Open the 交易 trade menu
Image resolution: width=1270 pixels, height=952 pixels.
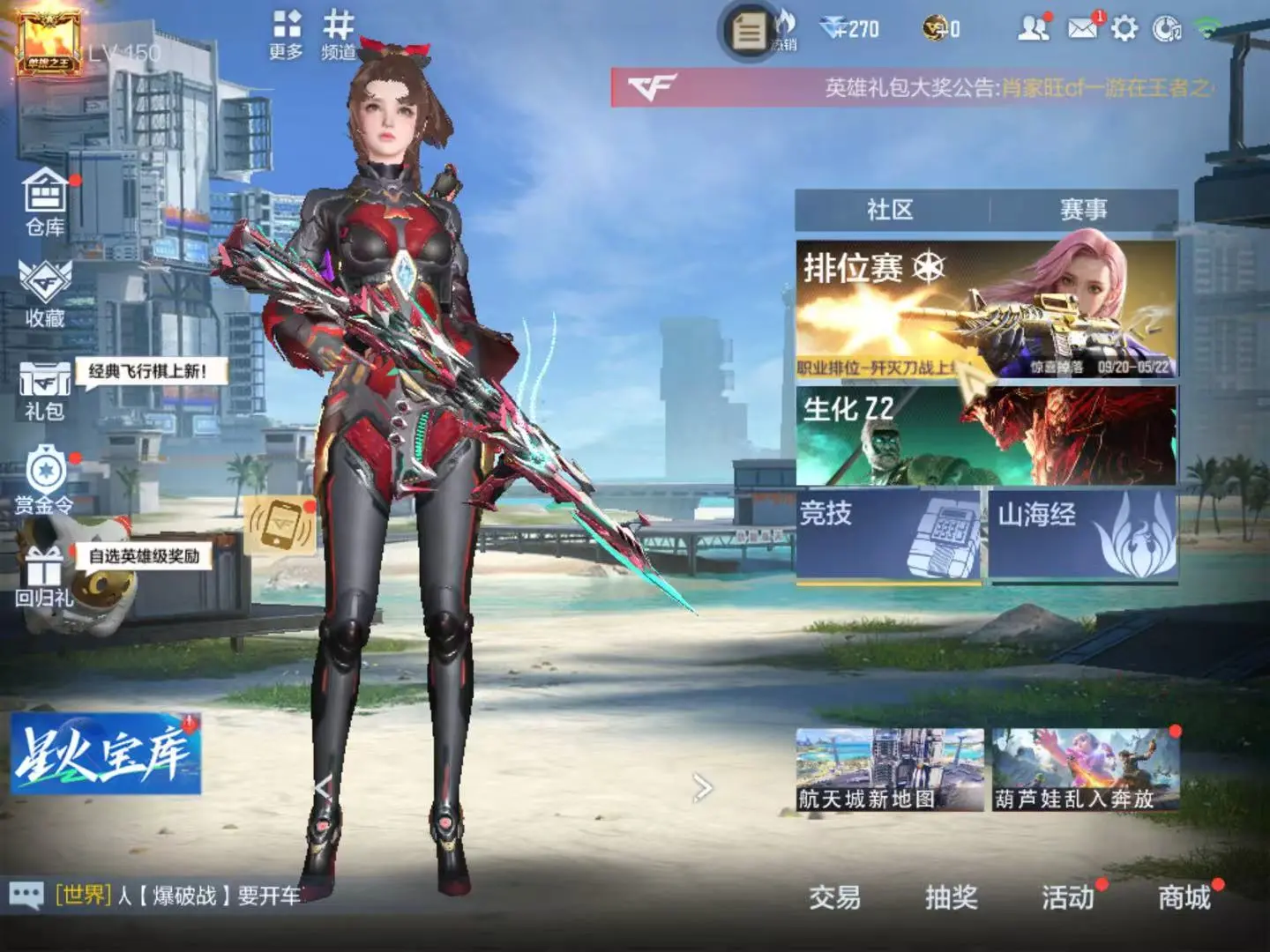(834, 897)
